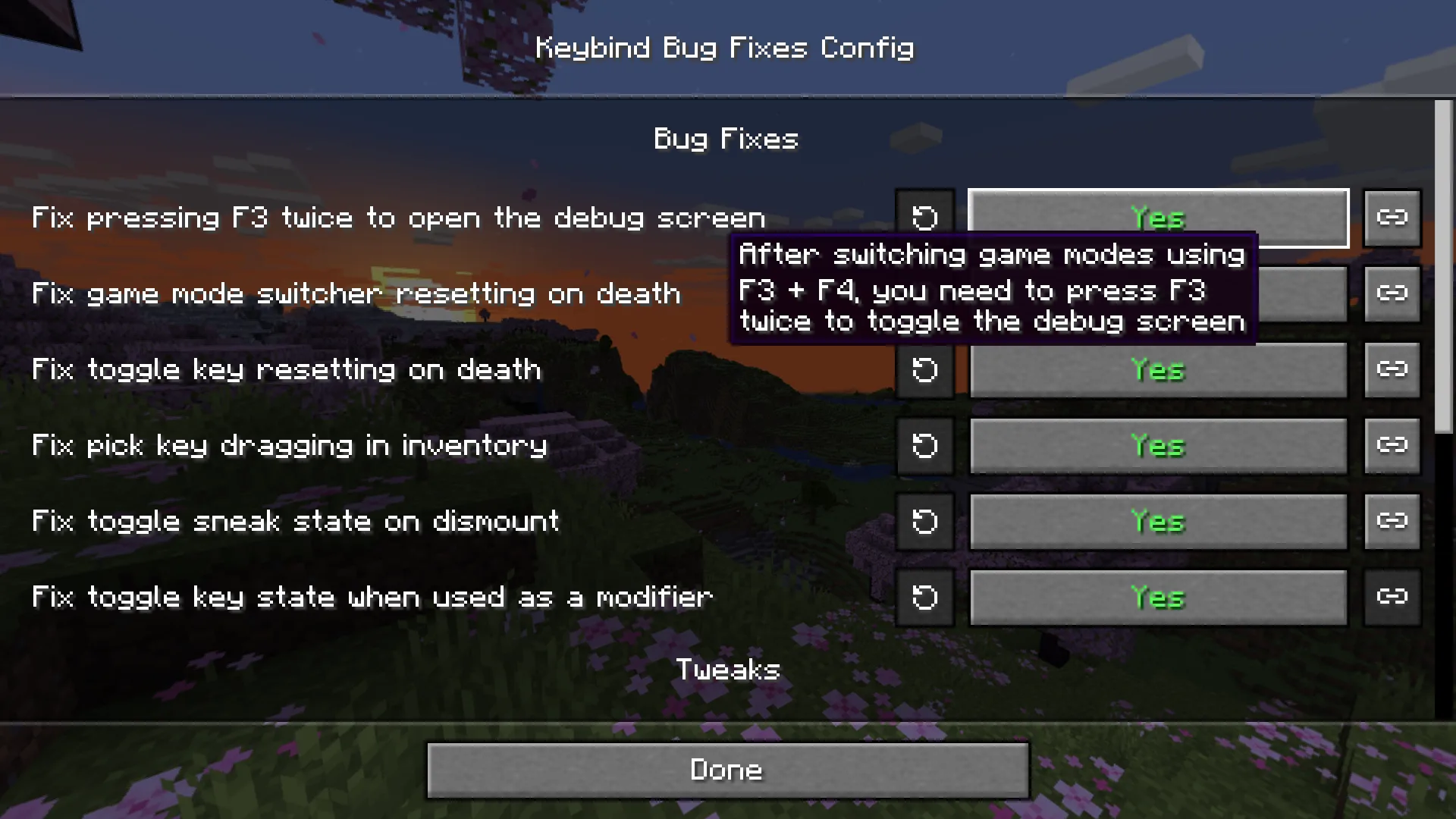This screenshot has width=1456, height=819.
Task: Reset toggle key resetting on death option
Action: [924, 370]
